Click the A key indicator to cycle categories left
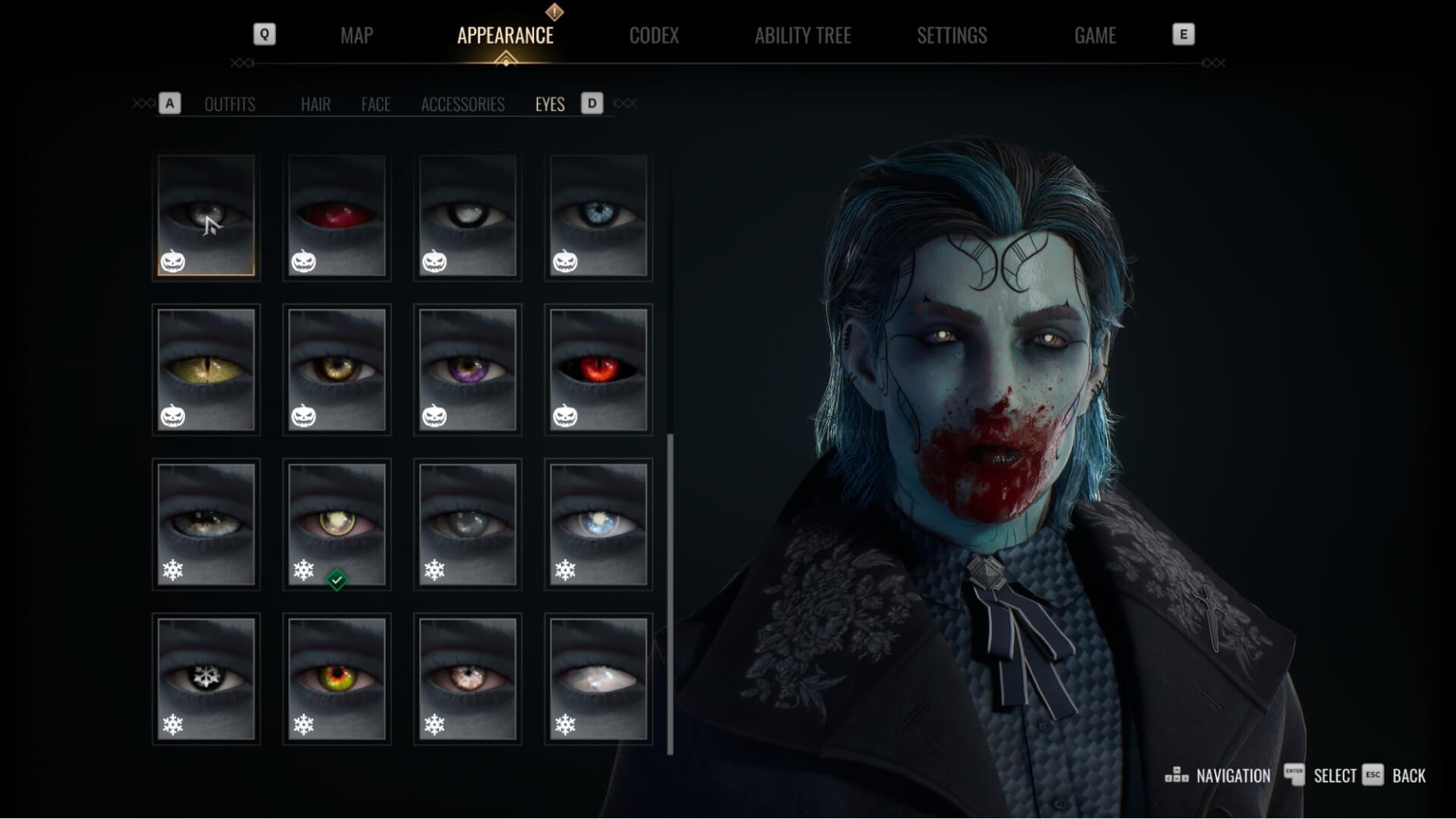Viewport: 1456px width, 819px height. (169, 103)
